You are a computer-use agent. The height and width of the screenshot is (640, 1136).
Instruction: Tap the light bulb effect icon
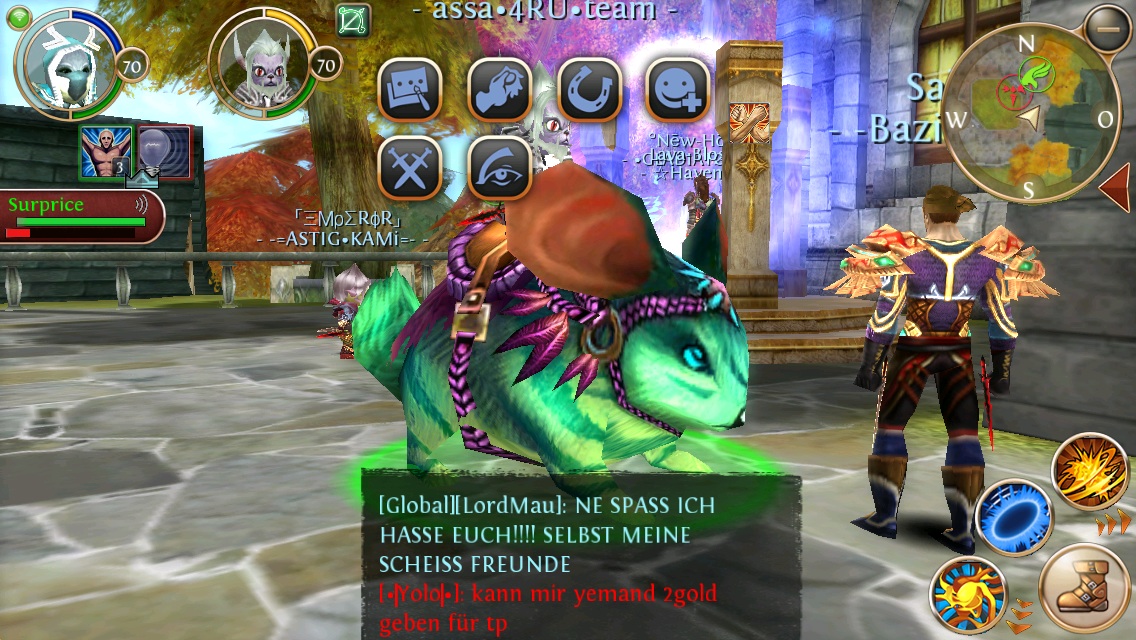tap(162, 152)
